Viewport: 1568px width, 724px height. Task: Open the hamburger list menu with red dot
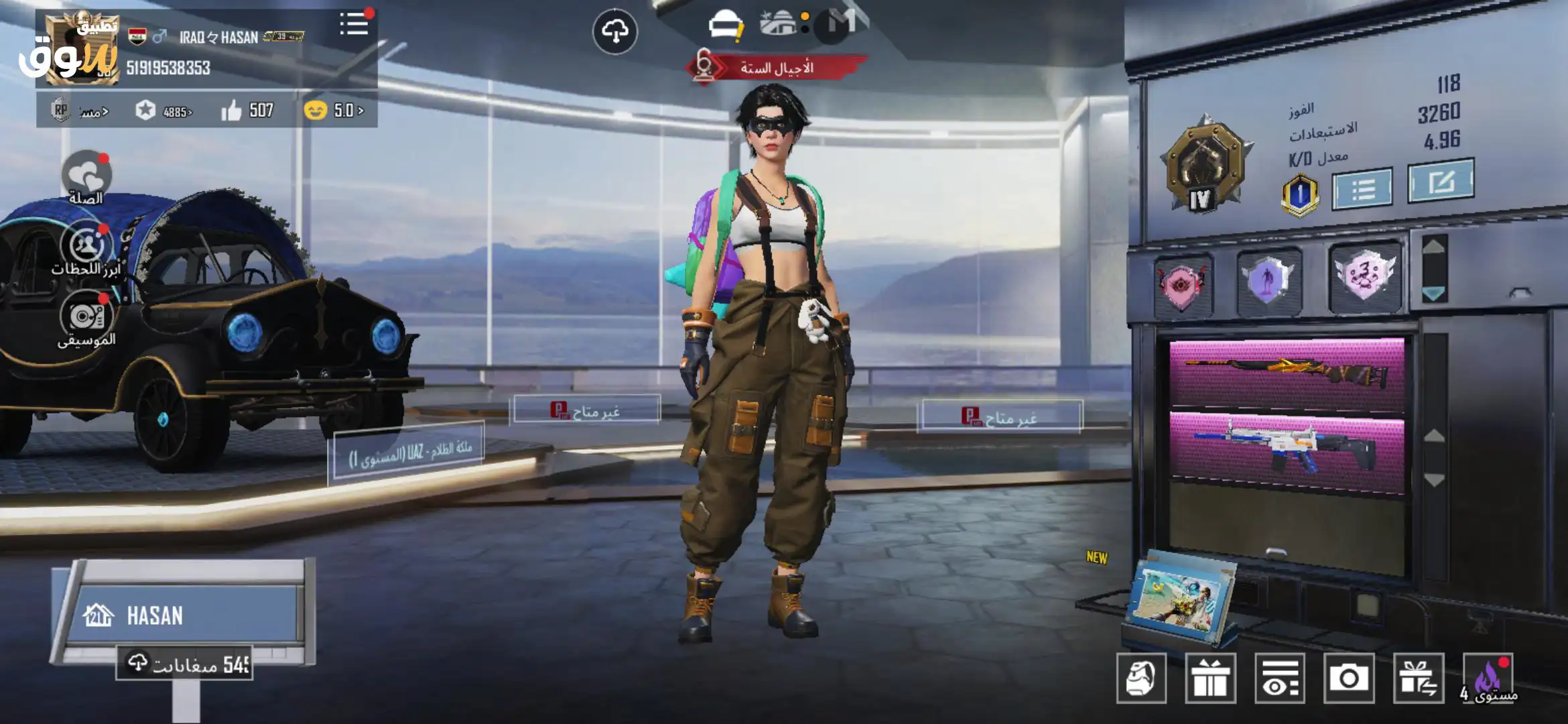point(354,25)
